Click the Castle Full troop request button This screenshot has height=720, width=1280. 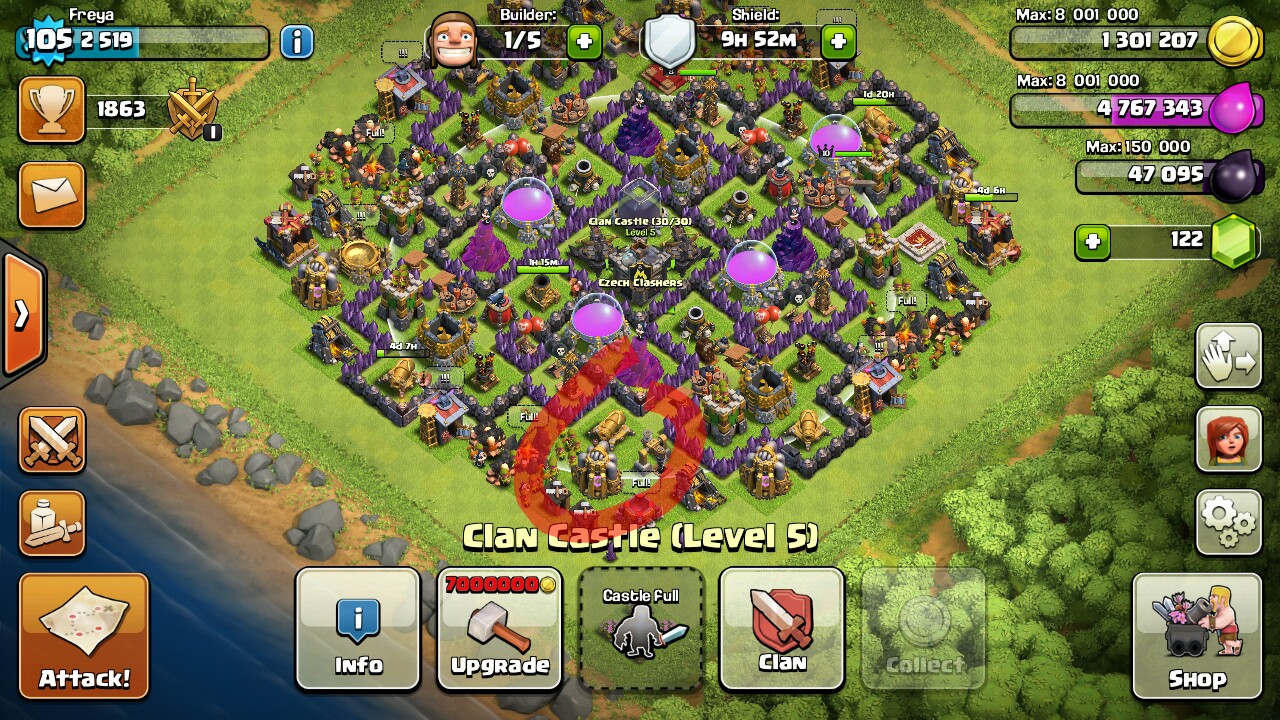pyautogui.click(x=641, y=629)
